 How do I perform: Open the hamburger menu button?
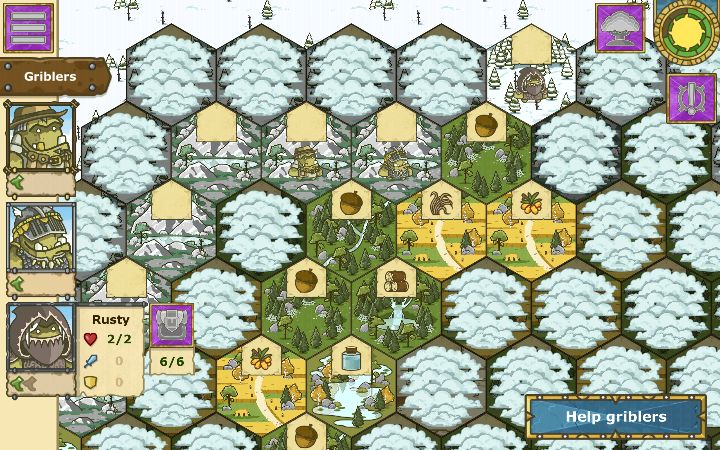point(28,27)
